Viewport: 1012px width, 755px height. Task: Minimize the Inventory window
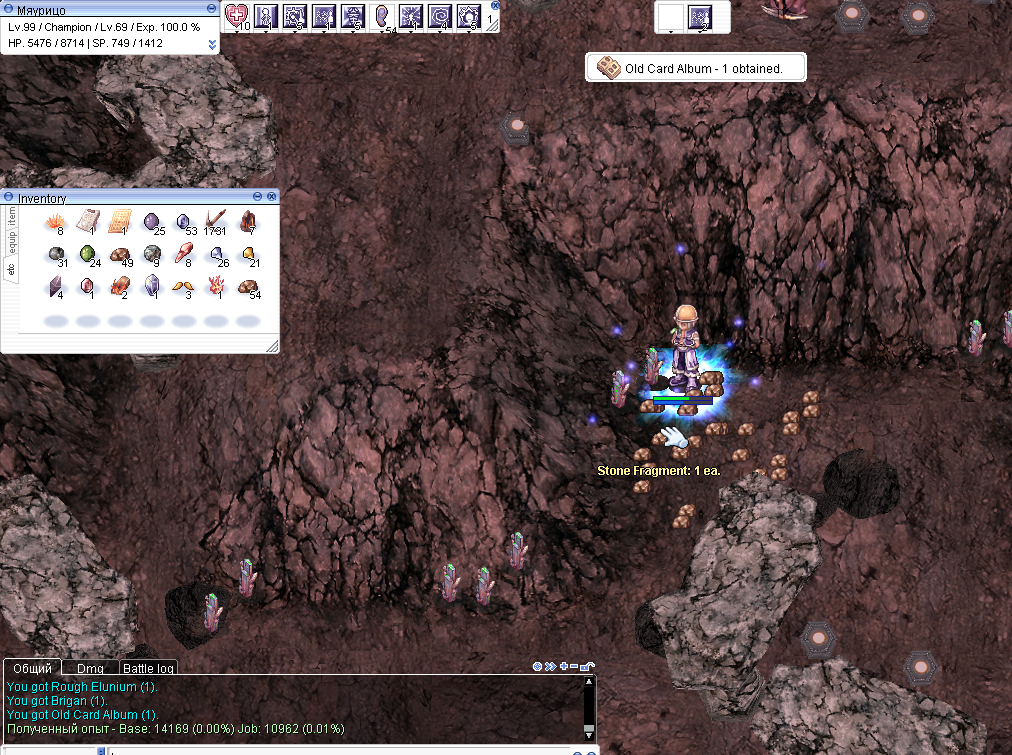tap(257, 197)
